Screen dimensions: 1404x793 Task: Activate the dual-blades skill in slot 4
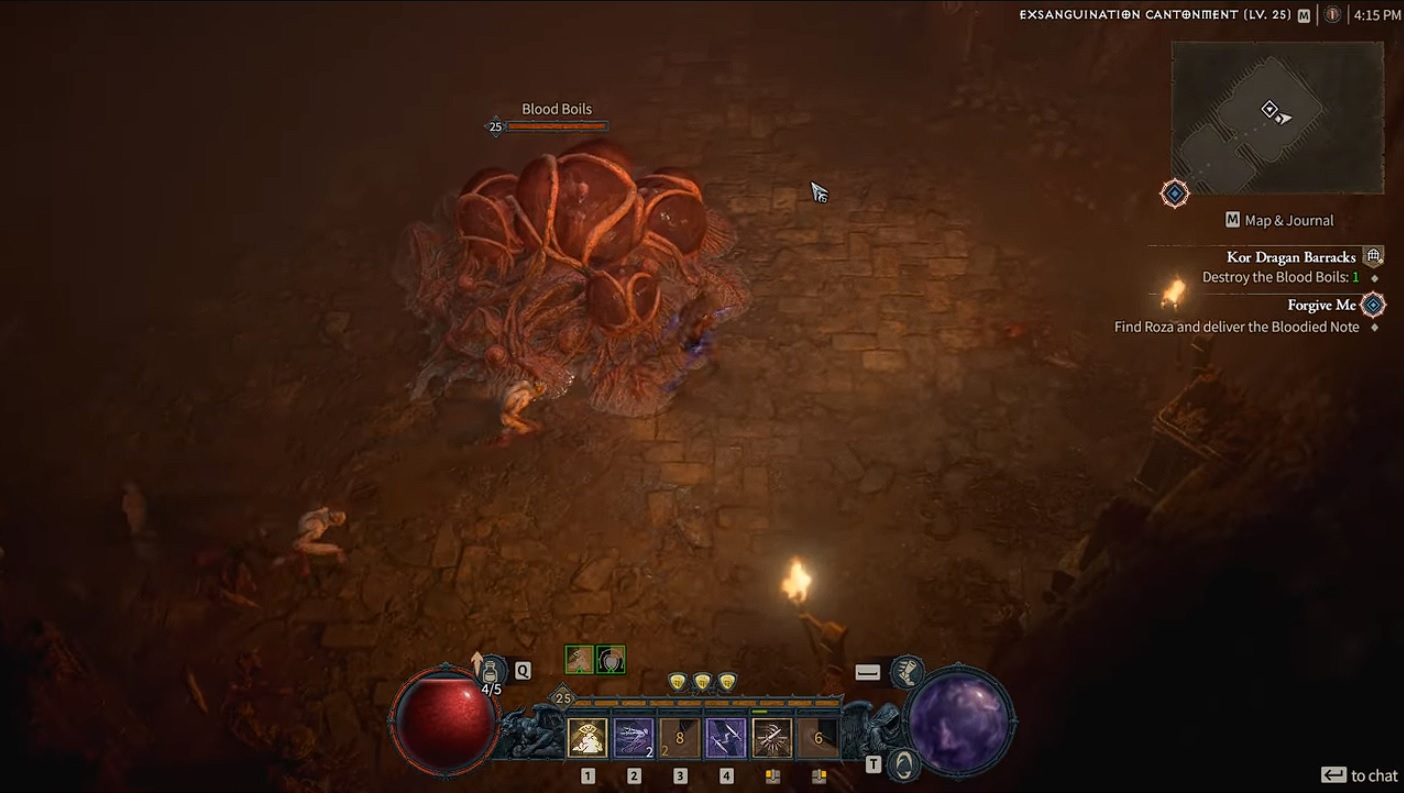pos(726,736)
